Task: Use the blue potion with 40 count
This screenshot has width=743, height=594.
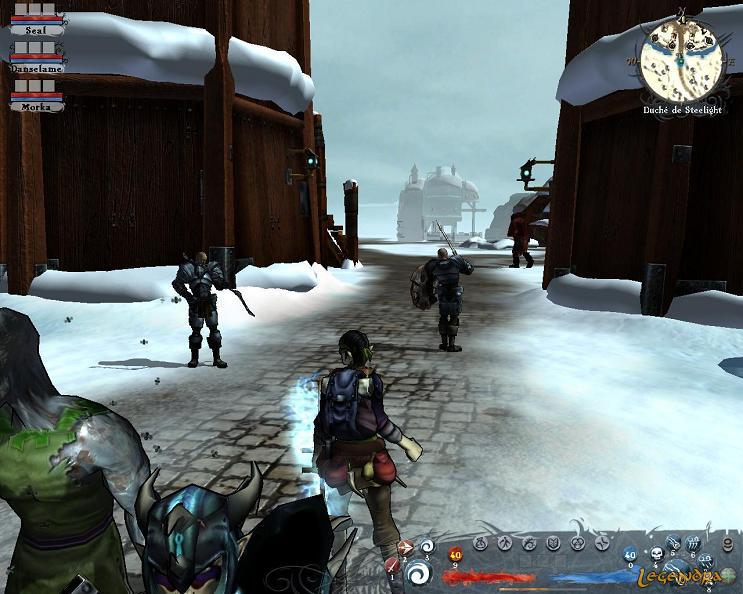Action: click(630, 555)
